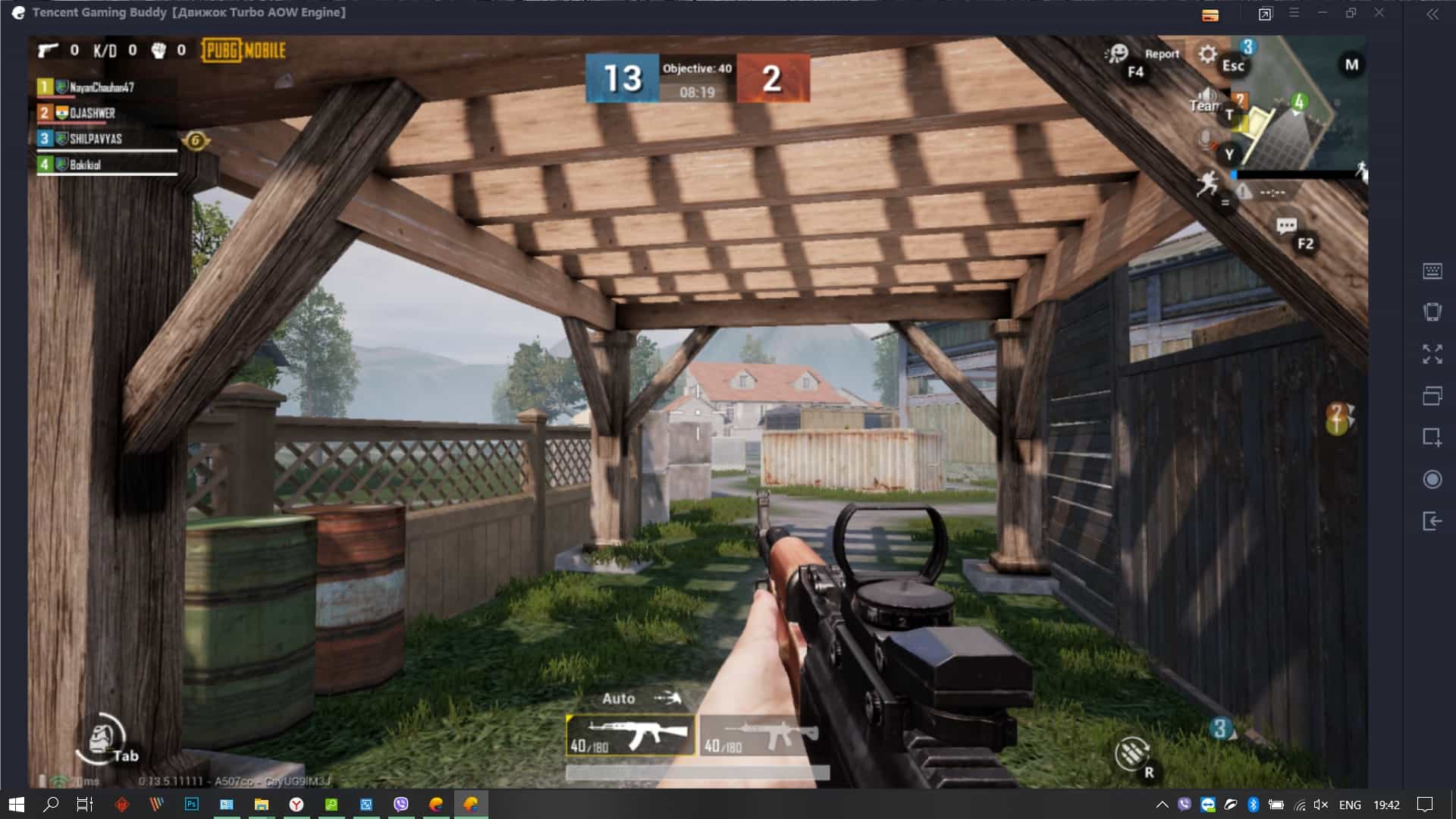Activate the auto-run sprint icon
This screenshot has height=819, width=1456.
pyautogui.click(x=1207, y=183)
